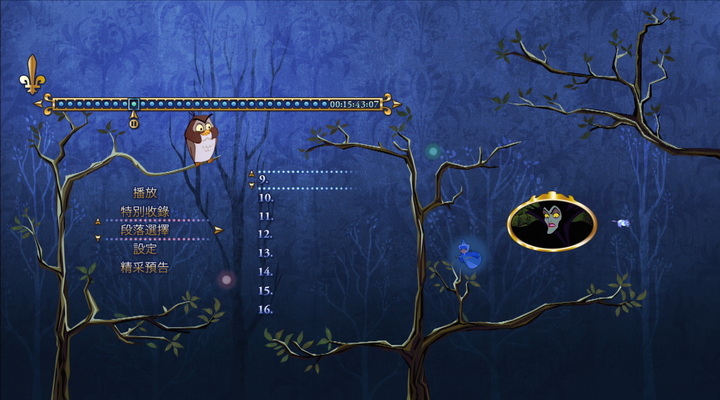The width and height of the screenshot is (720, 400).
Task: Jump to chapter 10
Action: point(266,197)
